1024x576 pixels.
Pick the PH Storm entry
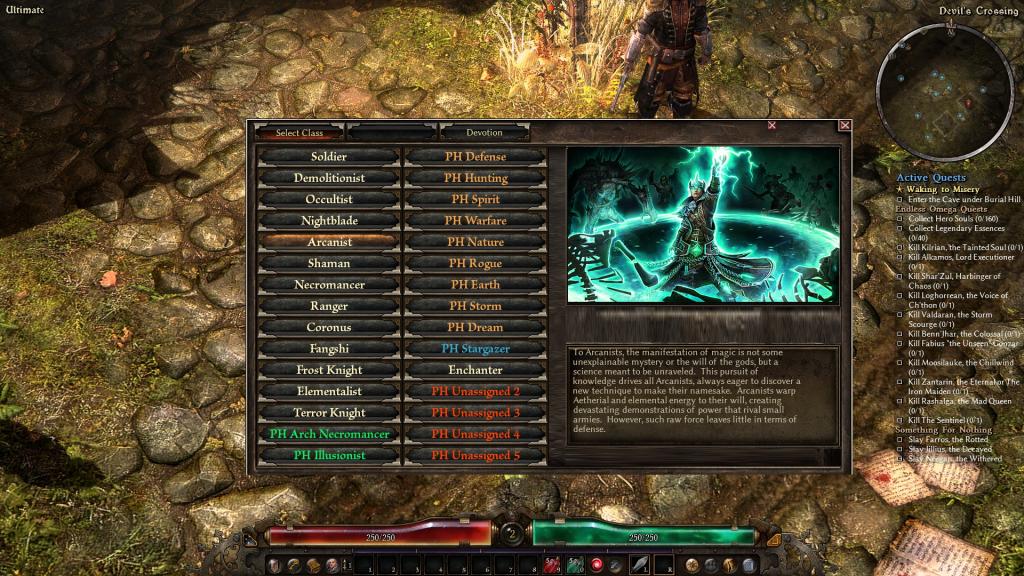(475, 306)
